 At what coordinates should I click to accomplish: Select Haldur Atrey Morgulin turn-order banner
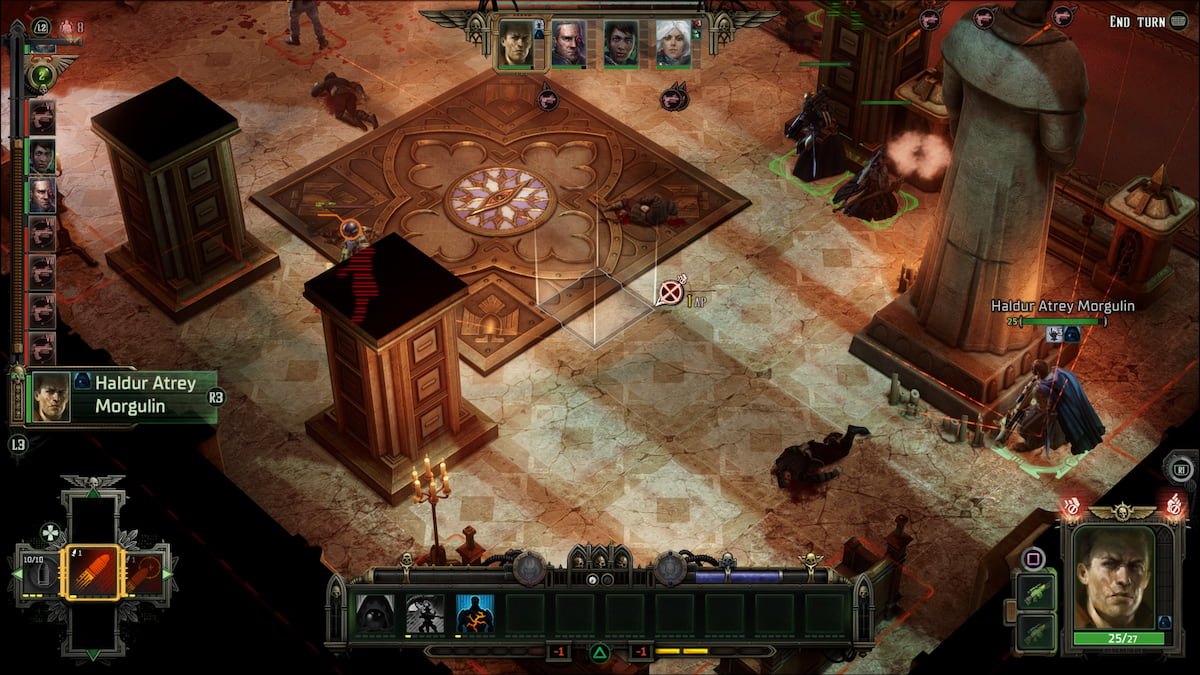tap(120, 396)
